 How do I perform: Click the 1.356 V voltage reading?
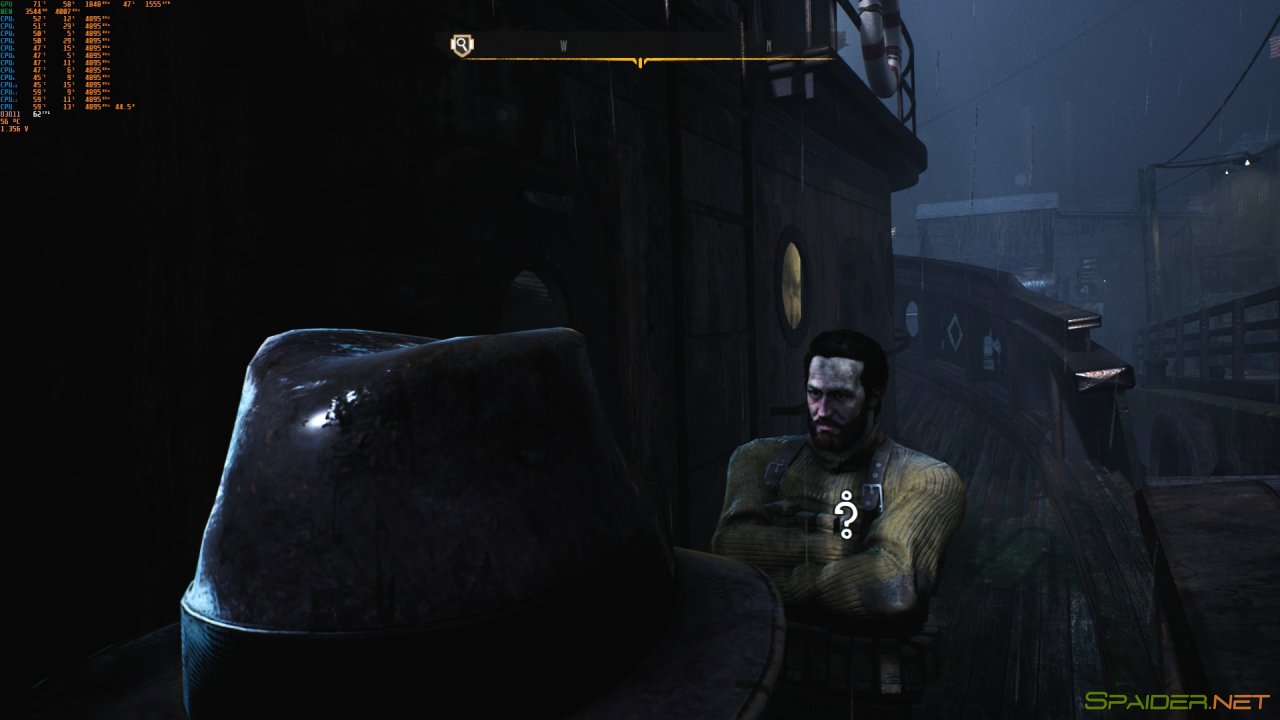[x=14, y=129]
